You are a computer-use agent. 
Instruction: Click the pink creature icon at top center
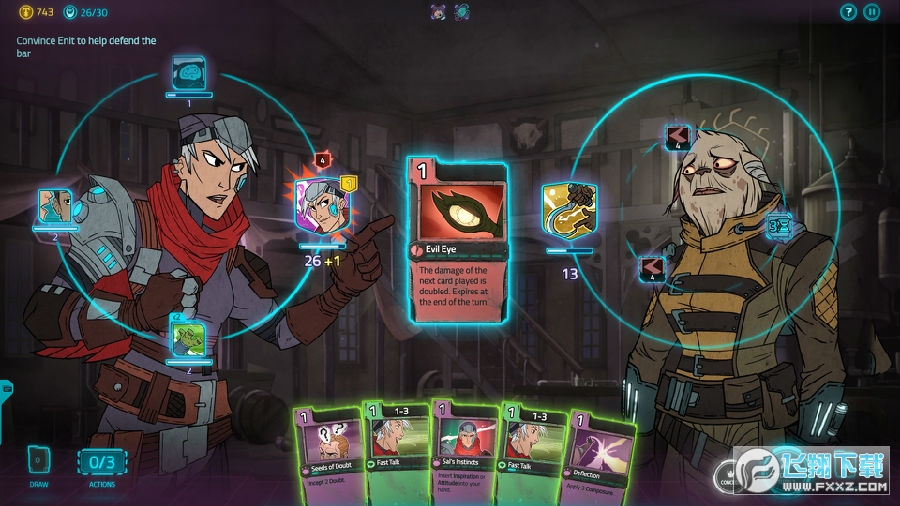[438, 12]
